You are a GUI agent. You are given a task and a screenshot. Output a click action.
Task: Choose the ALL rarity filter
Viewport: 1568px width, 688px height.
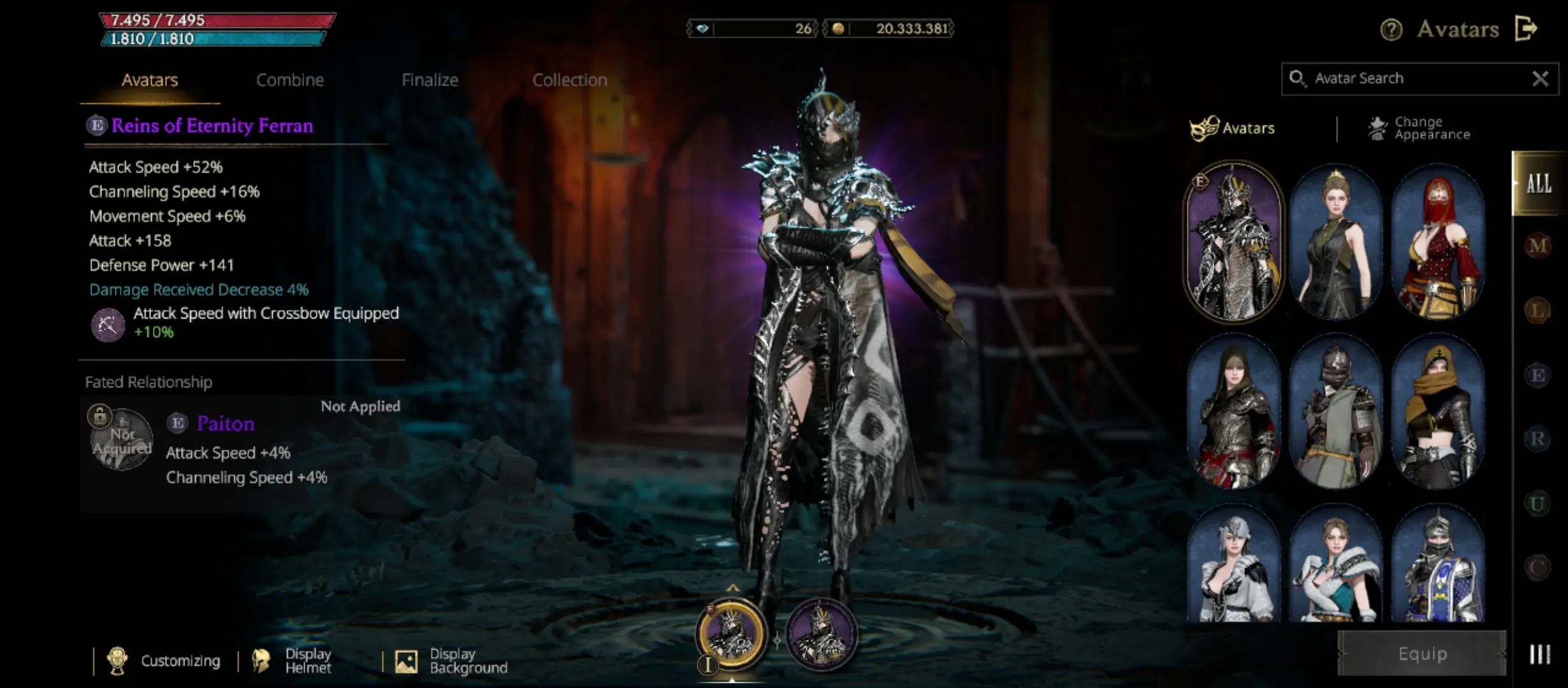1538,184
